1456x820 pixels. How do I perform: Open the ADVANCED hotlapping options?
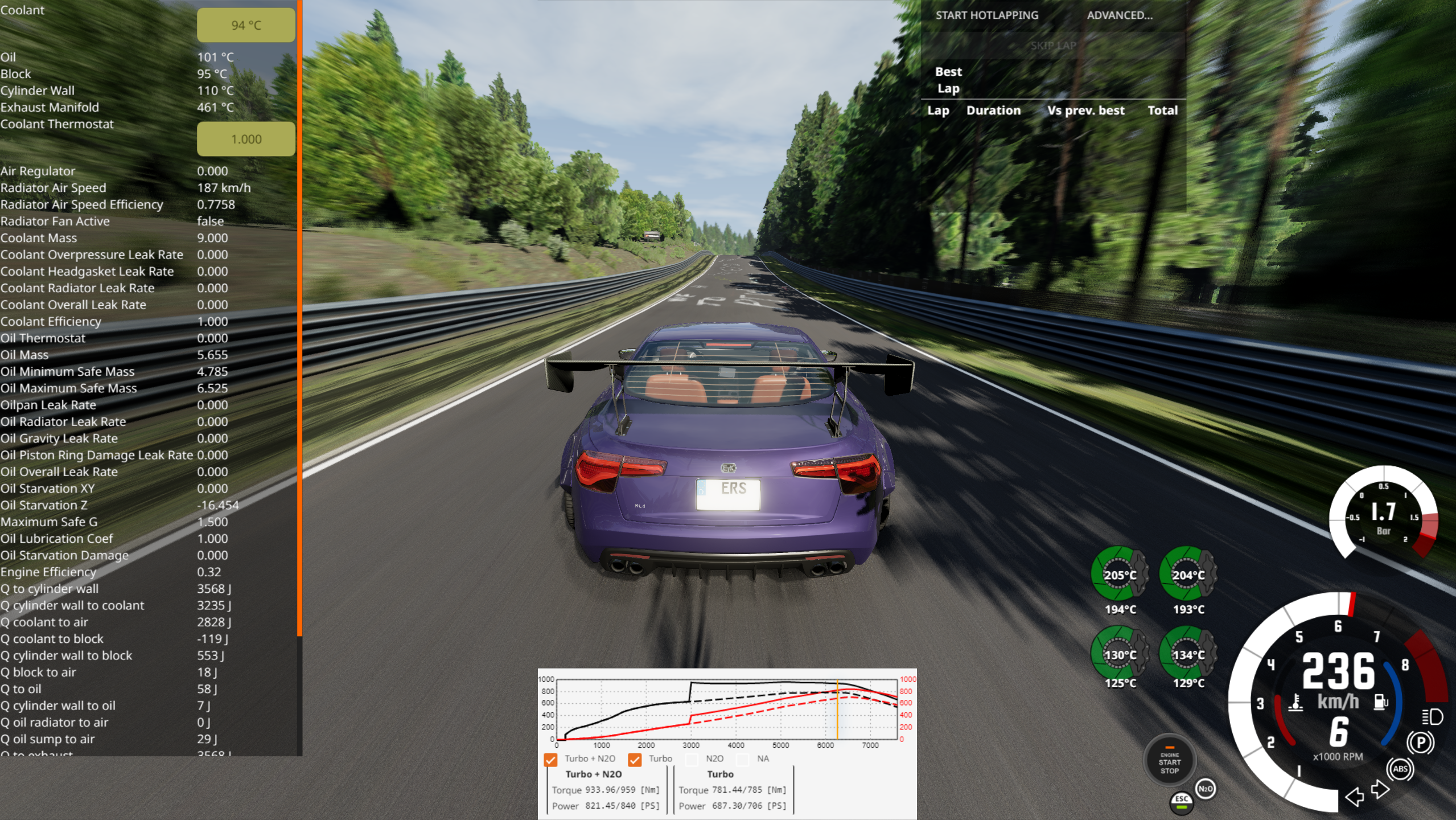tap(1119, 15)
